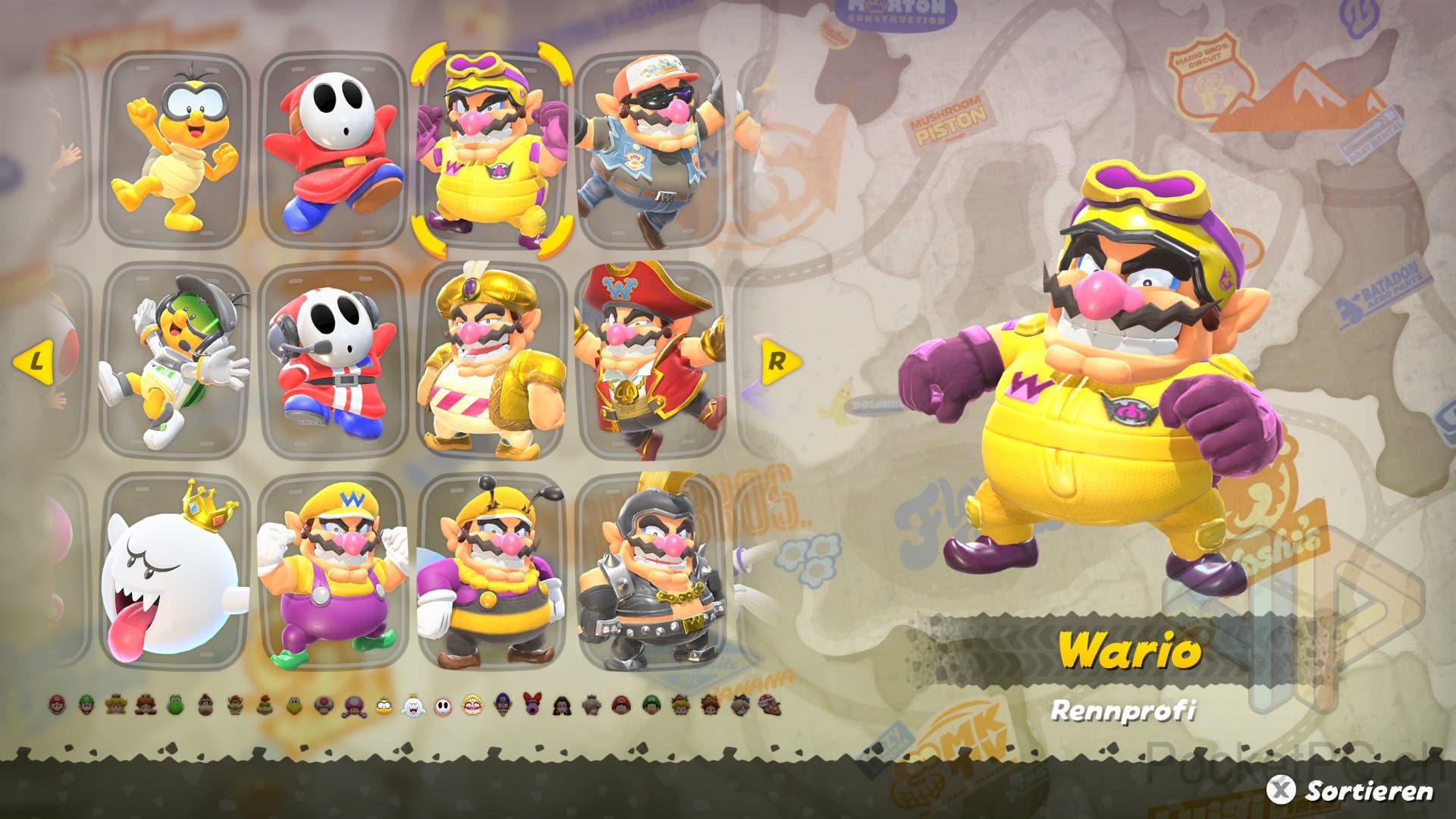This screenshot has width=1456, height=819.
Task: Pick biker Wario with the trucker cap
Action: (x=651, y=149)
